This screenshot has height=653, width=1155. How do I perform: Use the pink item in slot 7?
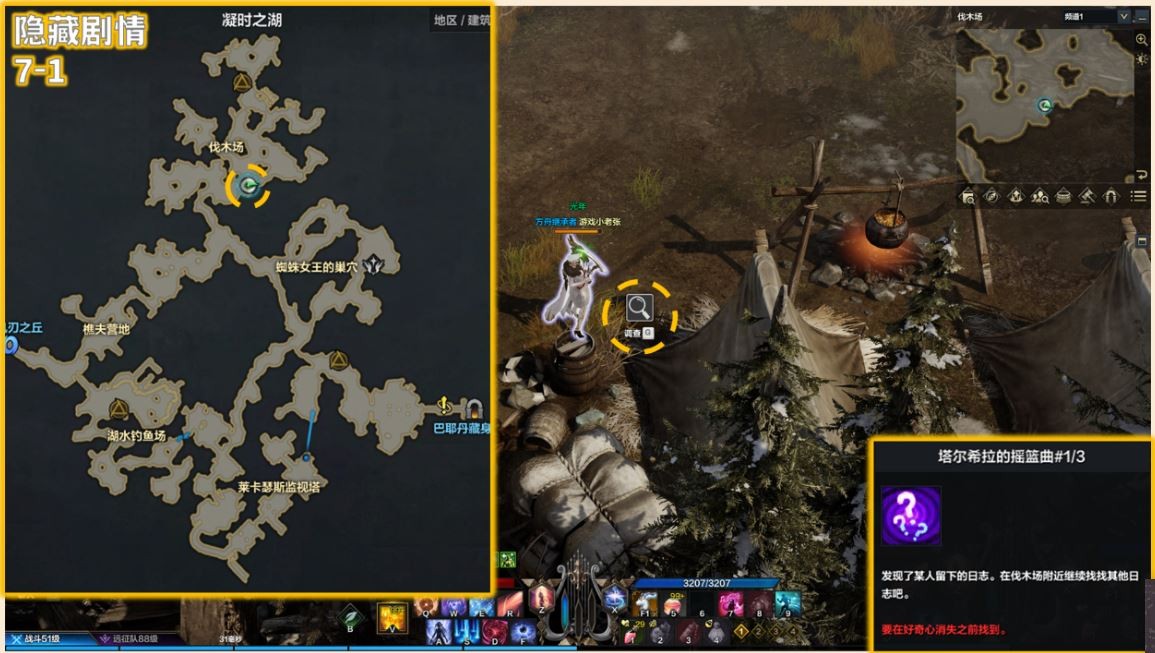click(730, 604)
